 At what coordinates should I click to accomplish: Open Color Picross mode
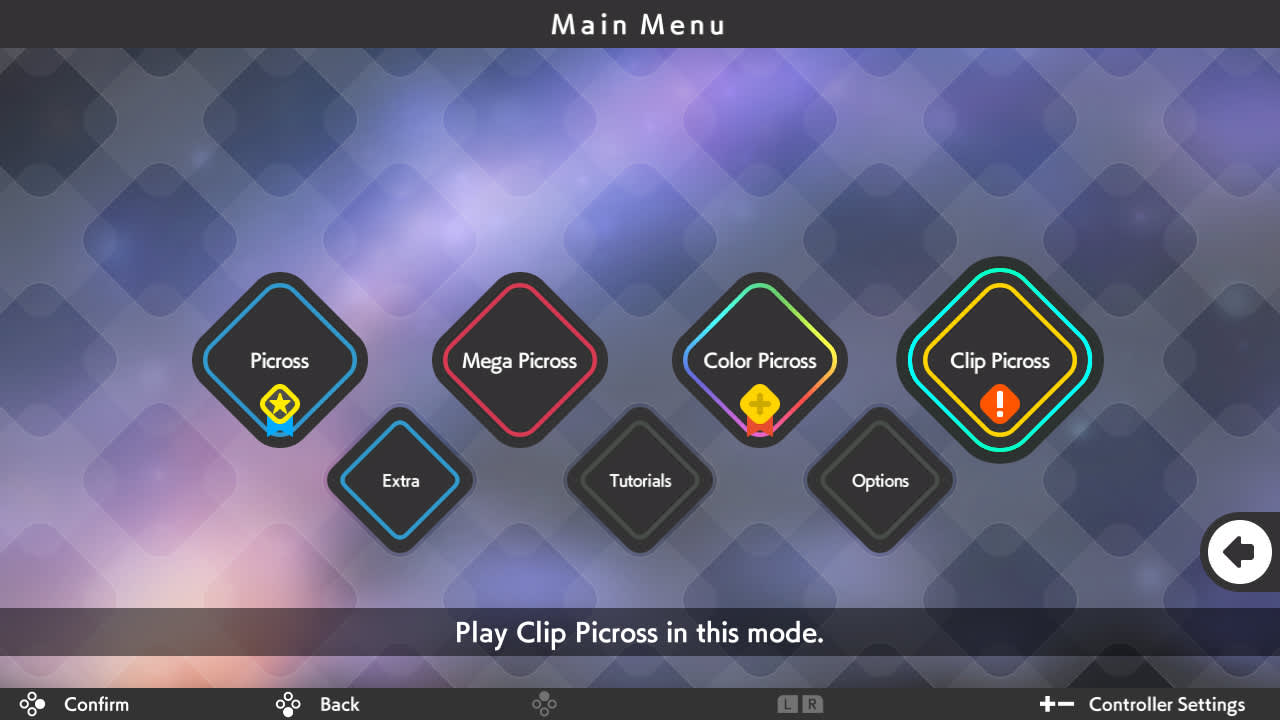pyautogui.click(x=760, y=361)
